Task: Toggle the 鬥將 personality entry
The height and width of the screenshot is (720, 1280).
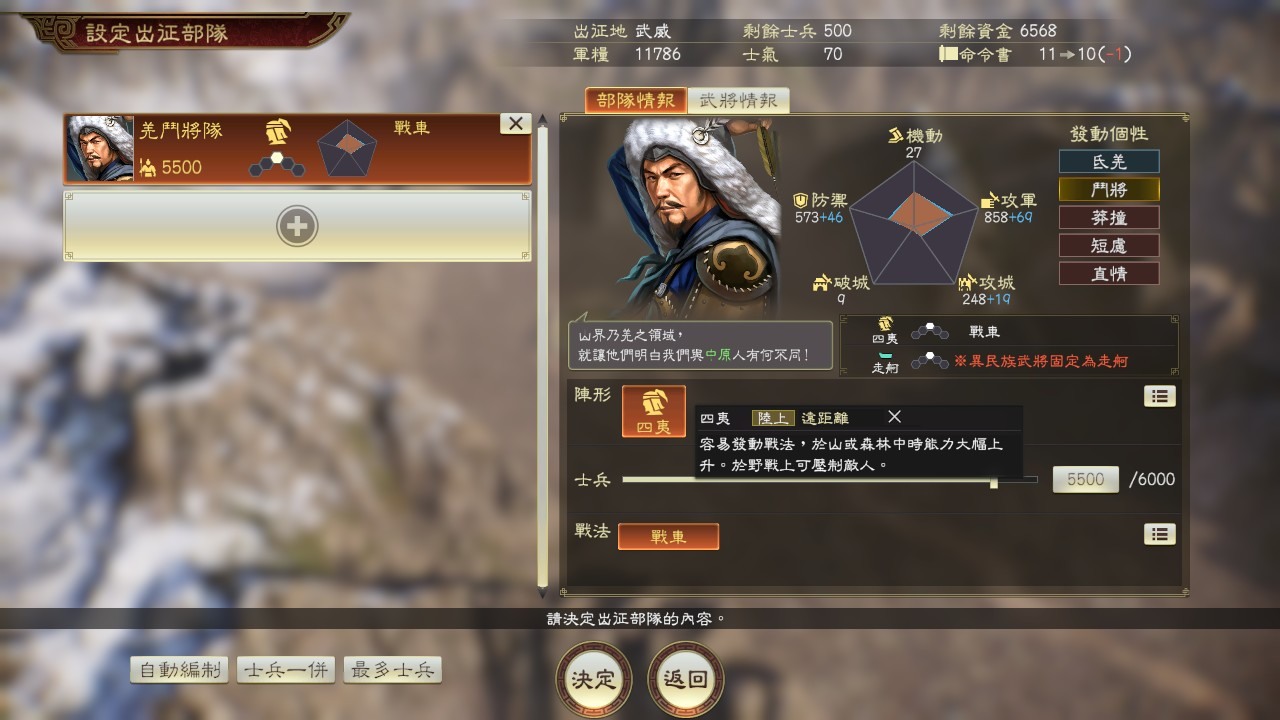Action: [1108, 189]
